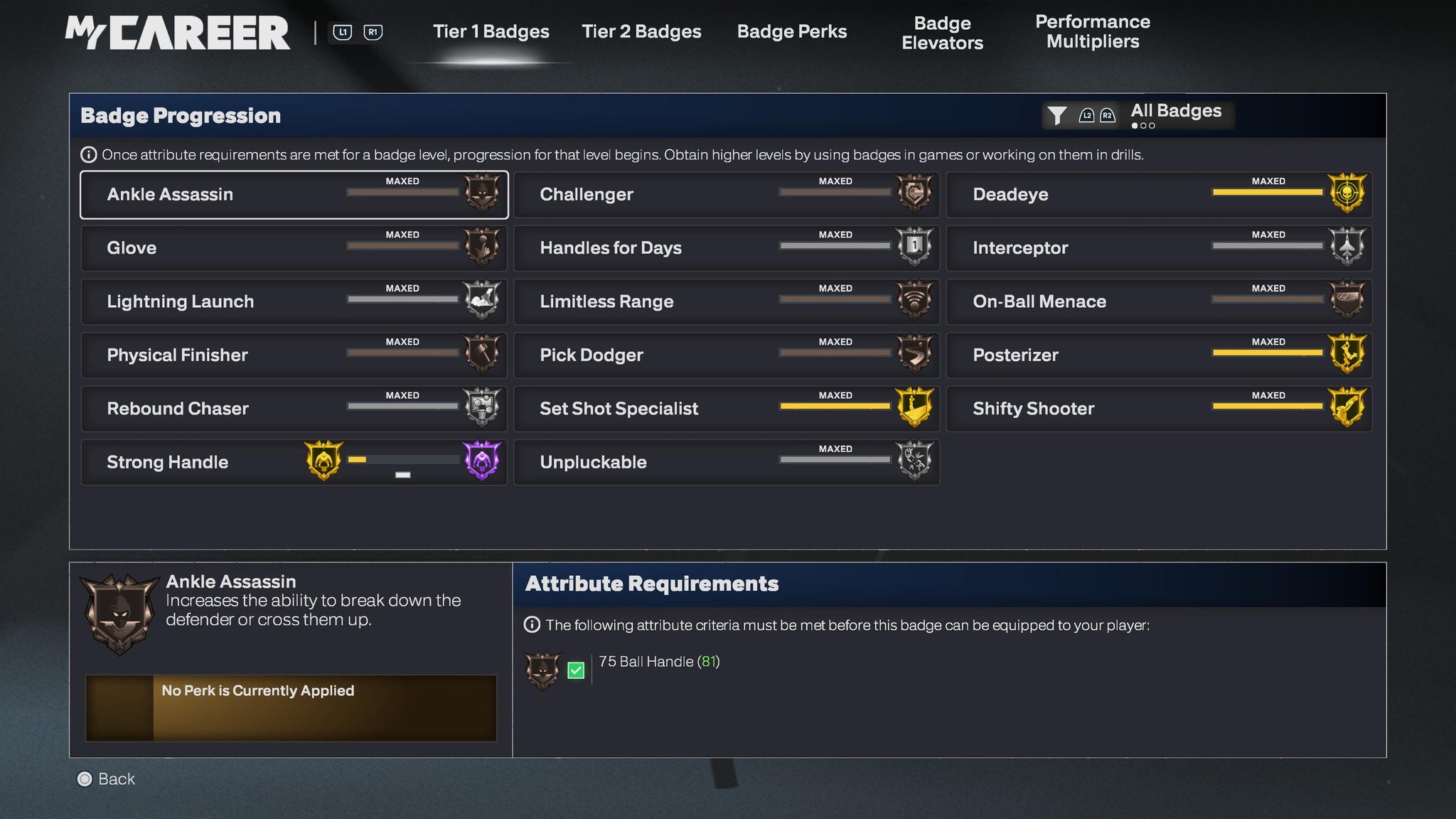Choose the Challenger badge

pos(726,195)
